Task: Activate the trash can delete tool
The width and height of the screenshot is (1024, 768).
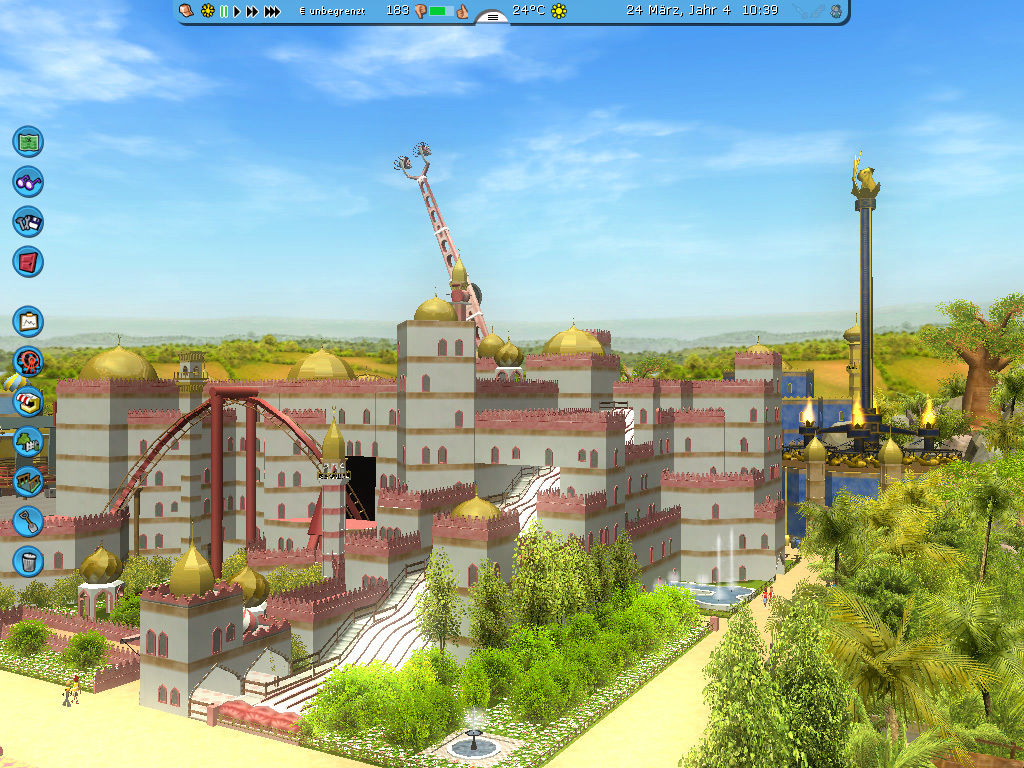Action: [x=28, y=559]
